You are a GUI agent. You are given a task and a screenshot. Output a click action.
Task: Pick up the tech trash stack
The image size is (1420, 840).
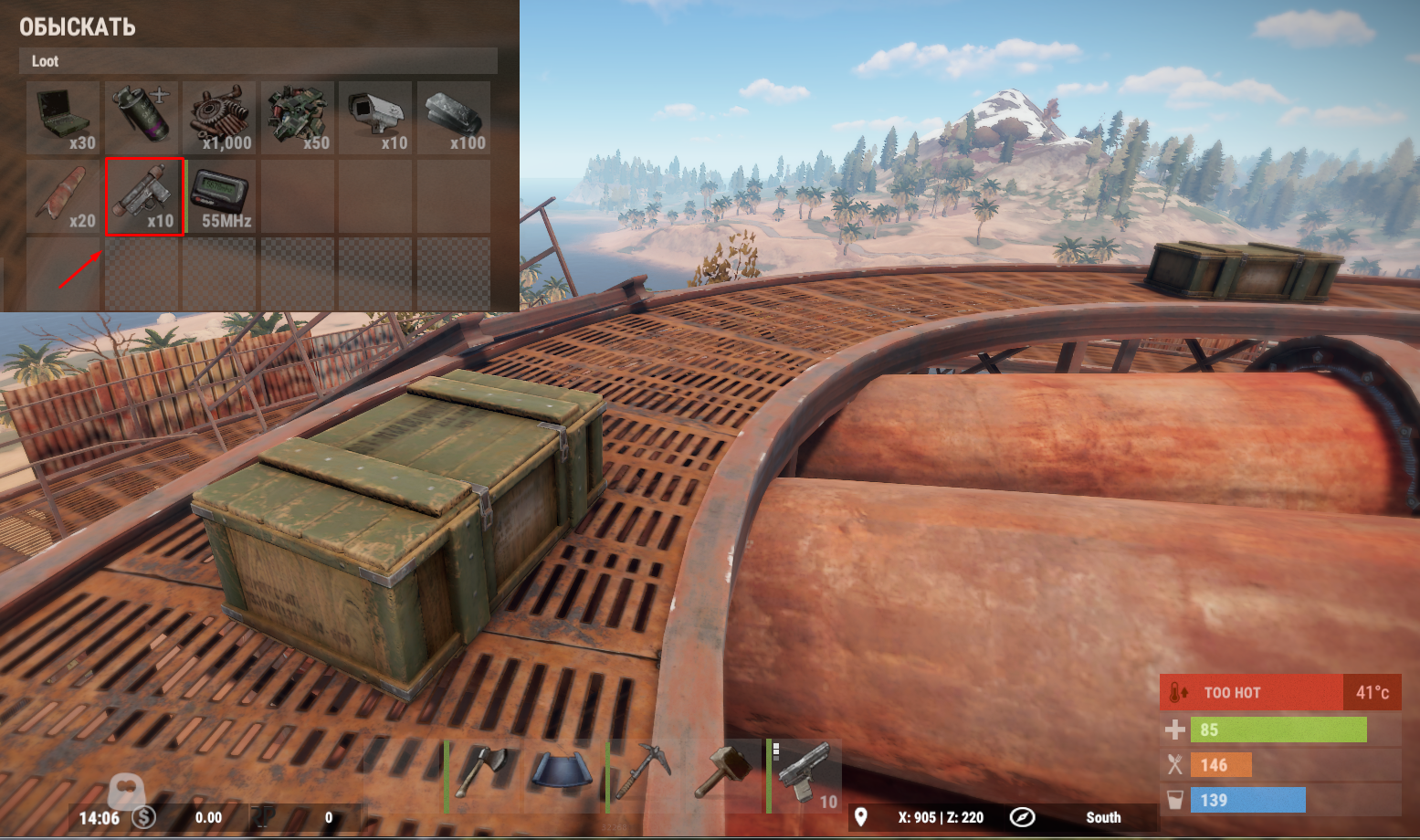click(x=299, y=118)
